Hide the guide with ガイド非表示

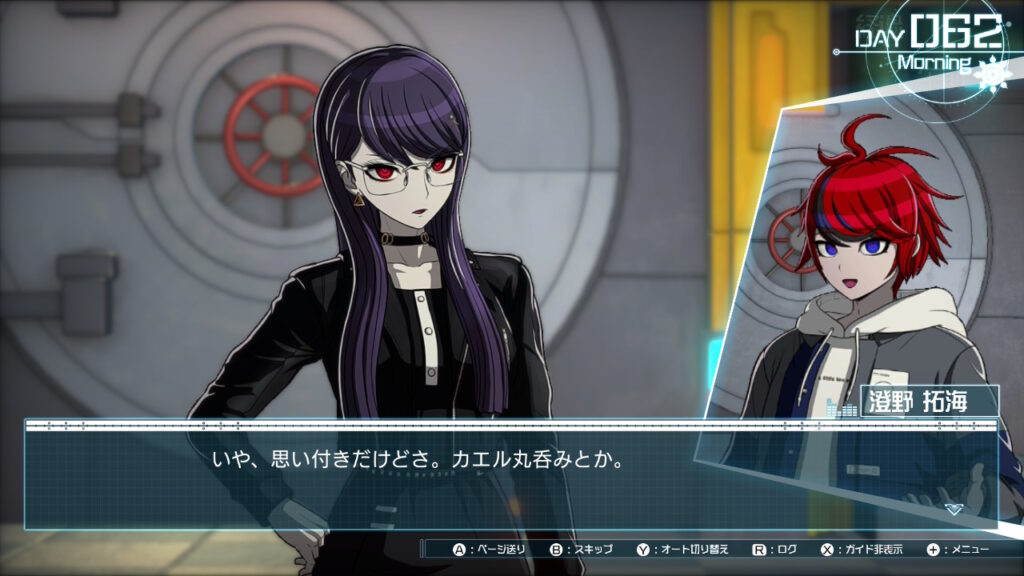click(x=862, y=549)
